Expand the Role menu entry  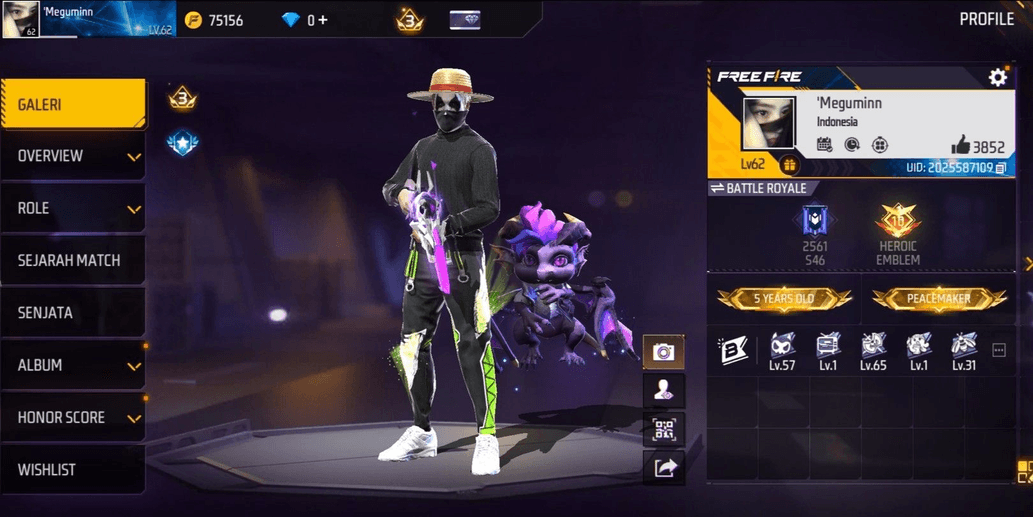click(72, 208)
